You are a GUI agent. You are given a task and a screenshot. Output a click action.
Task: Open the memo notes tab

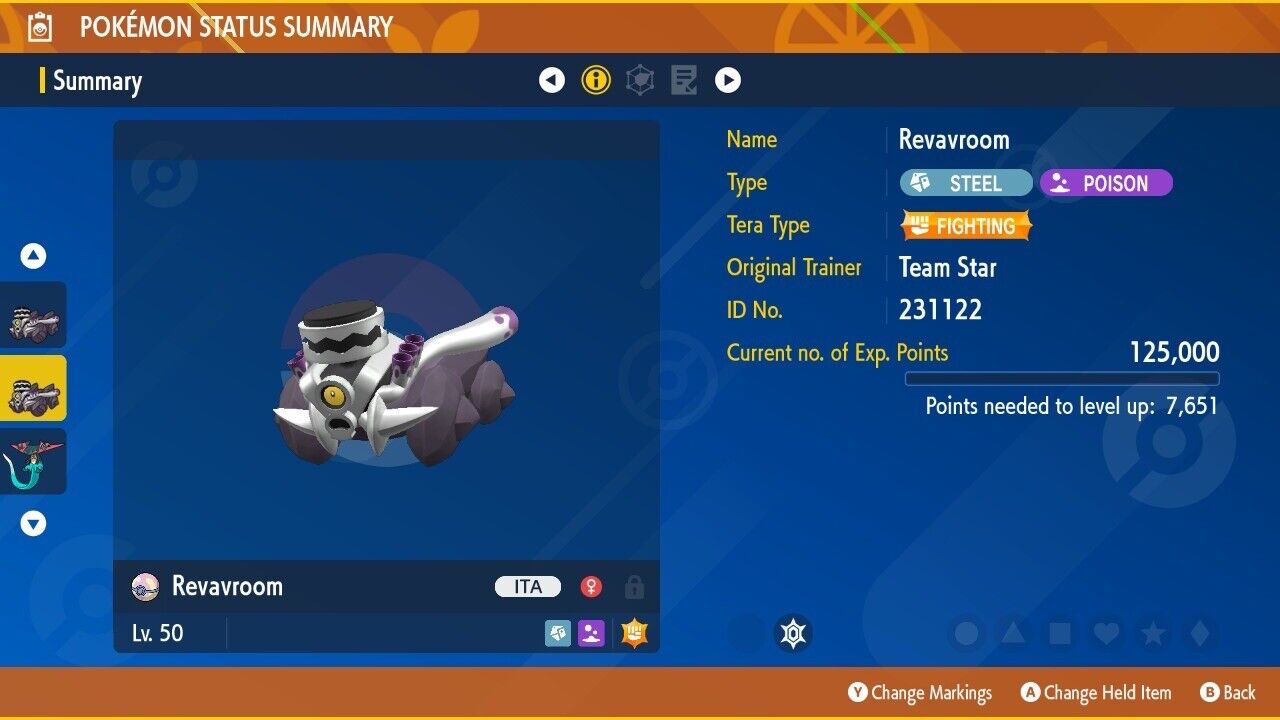pyautogui.click(x=684, y=80)
